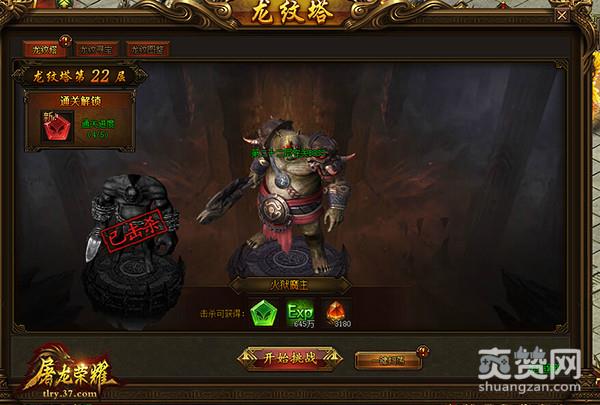The image size is (600, 405).
Task: Check the Exp reward icon
Action: [301, 313]
